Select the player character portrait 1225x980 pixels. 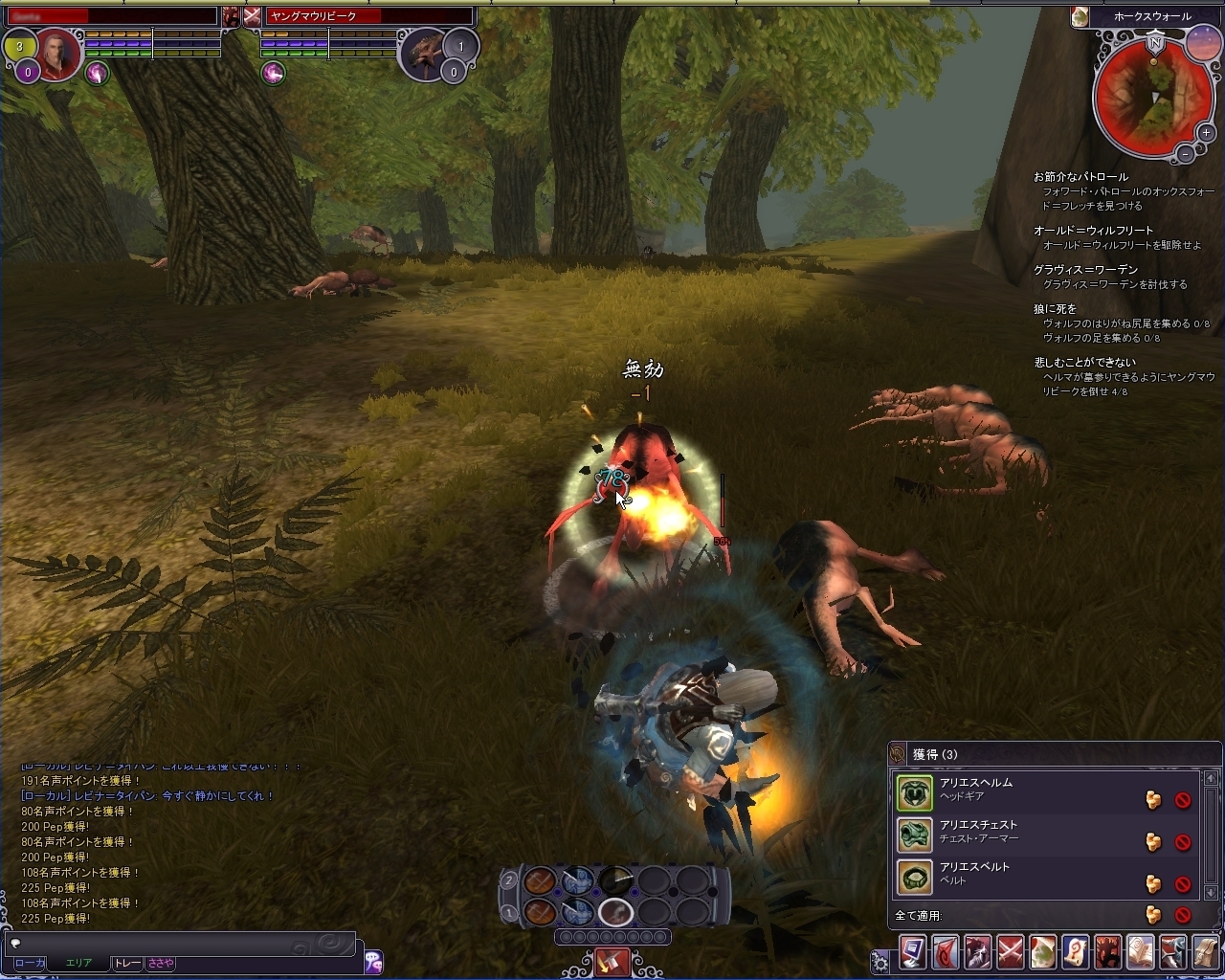click(58, 56)
